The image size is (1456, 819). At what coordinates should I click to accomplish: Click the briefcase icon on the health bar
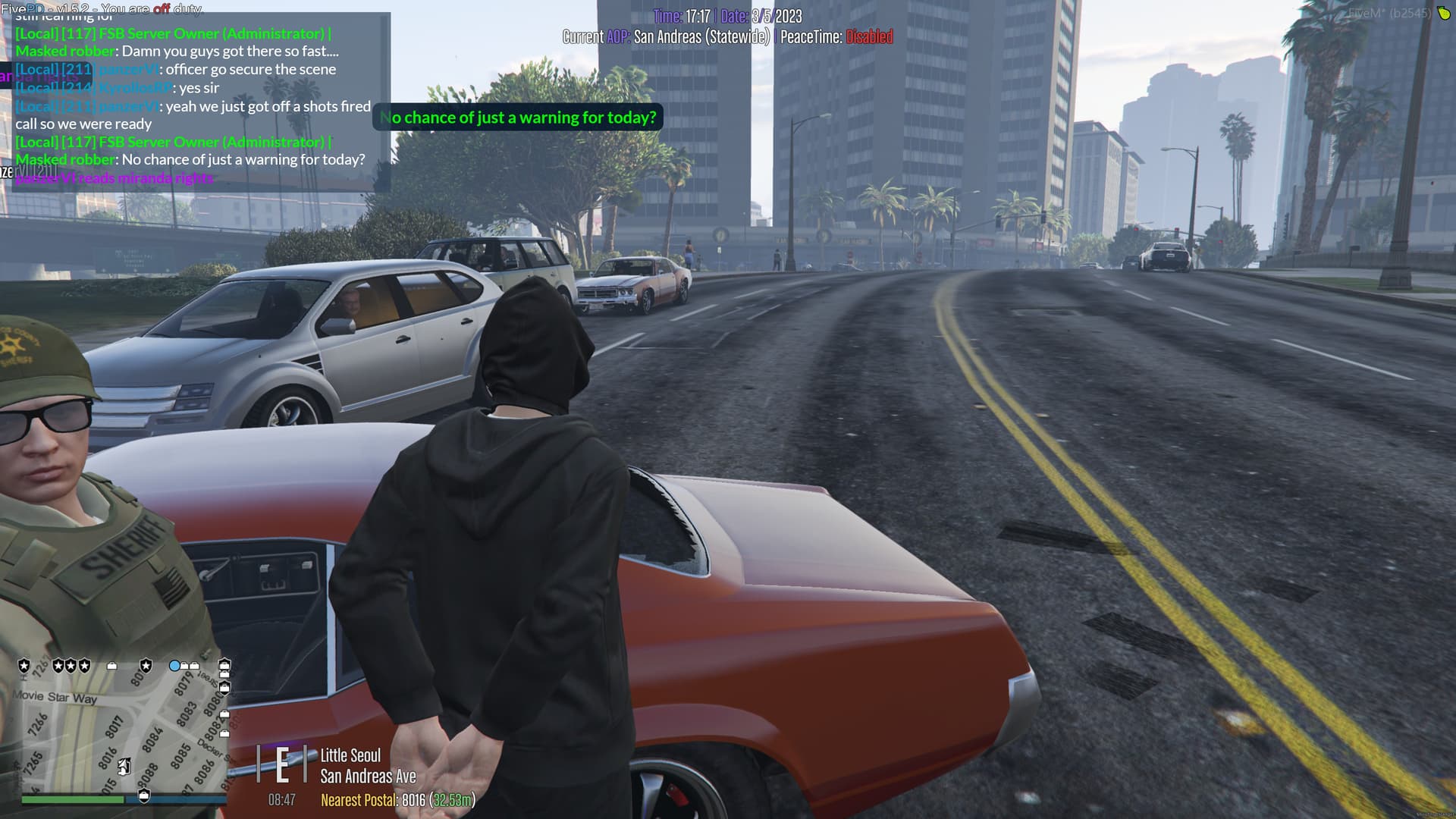144,796
